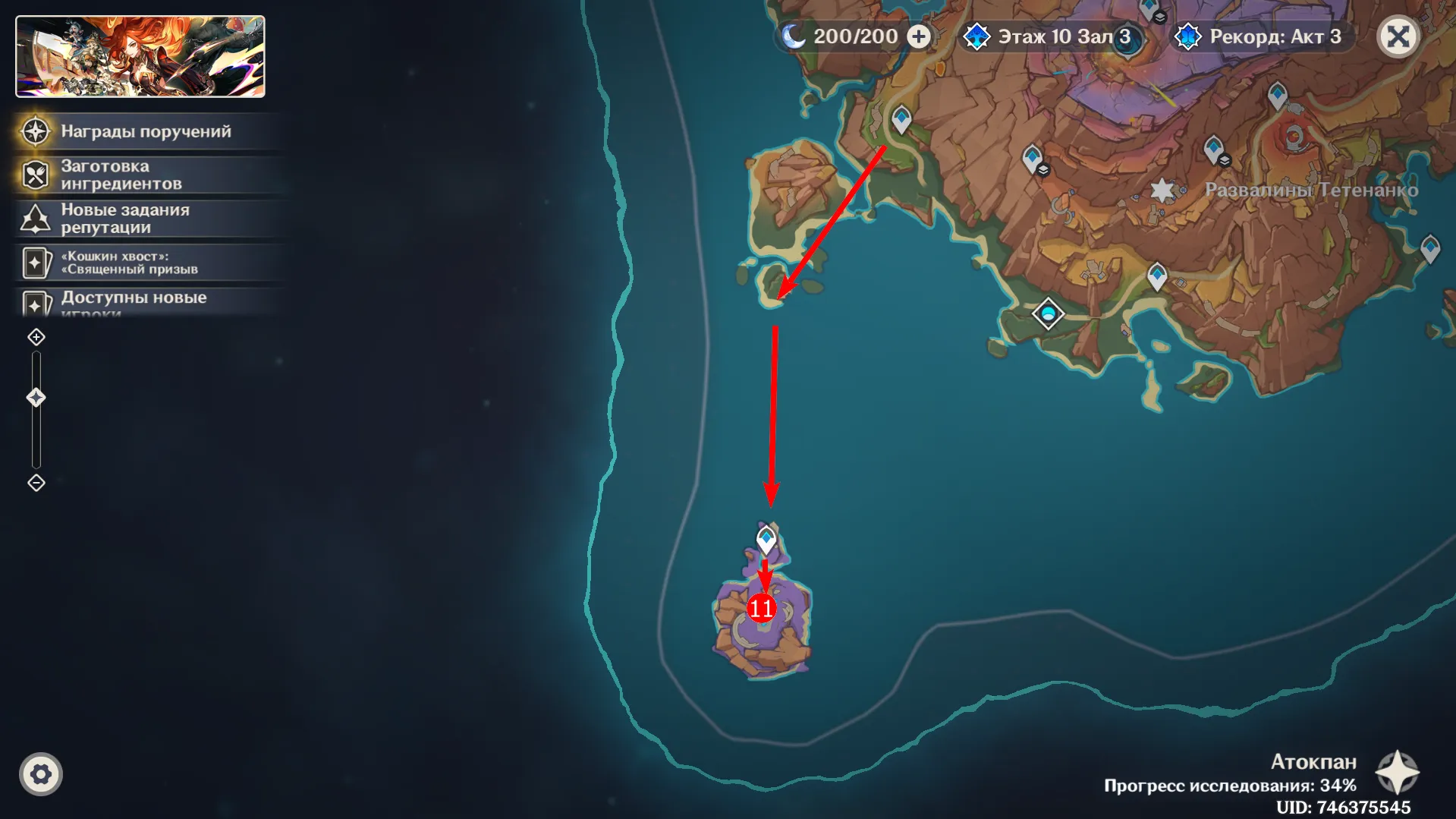This screenshot has width=1456, height=819.
Task: Select the Развалины Тетенанко star marker
Action: point(1162,190)
